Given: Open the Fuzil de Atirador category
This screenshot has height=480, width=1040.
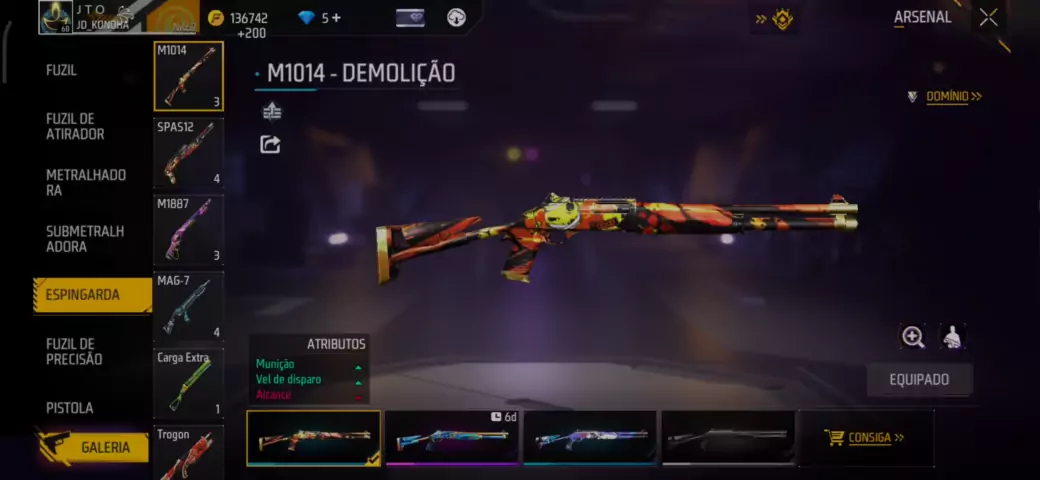Looking at the screenshot, I should click(75, 126).
